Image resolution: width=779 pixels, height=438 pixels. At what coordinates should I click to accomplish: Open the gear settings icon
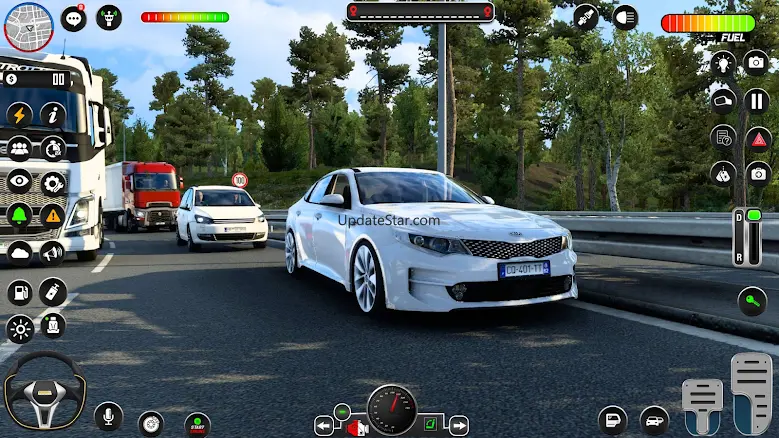[53, 181]
